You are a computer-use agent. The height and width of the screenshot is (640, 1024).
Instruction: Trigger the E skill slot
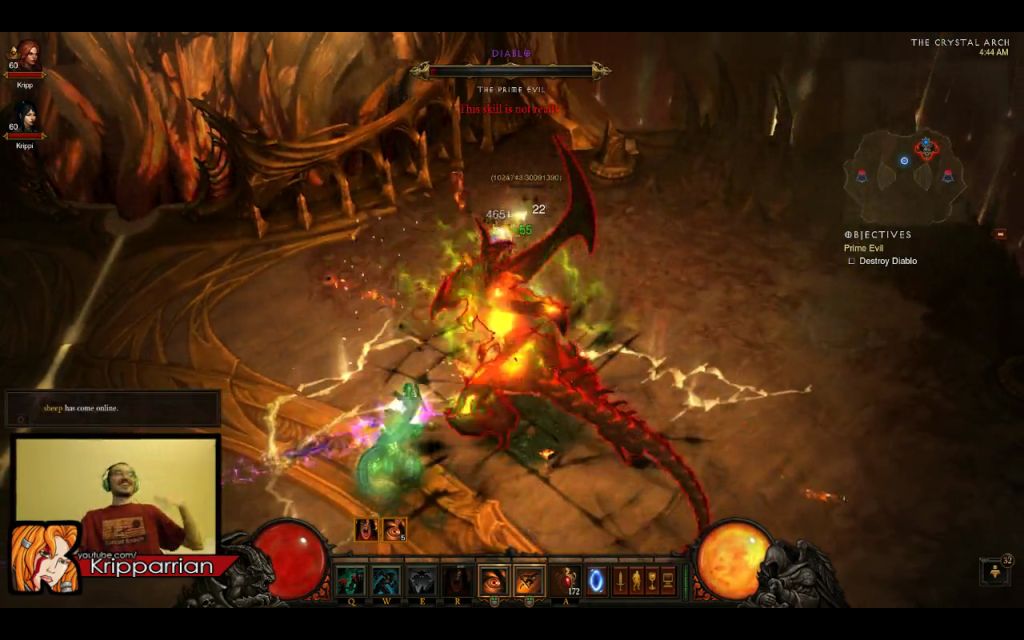click(x=422, y=580)
